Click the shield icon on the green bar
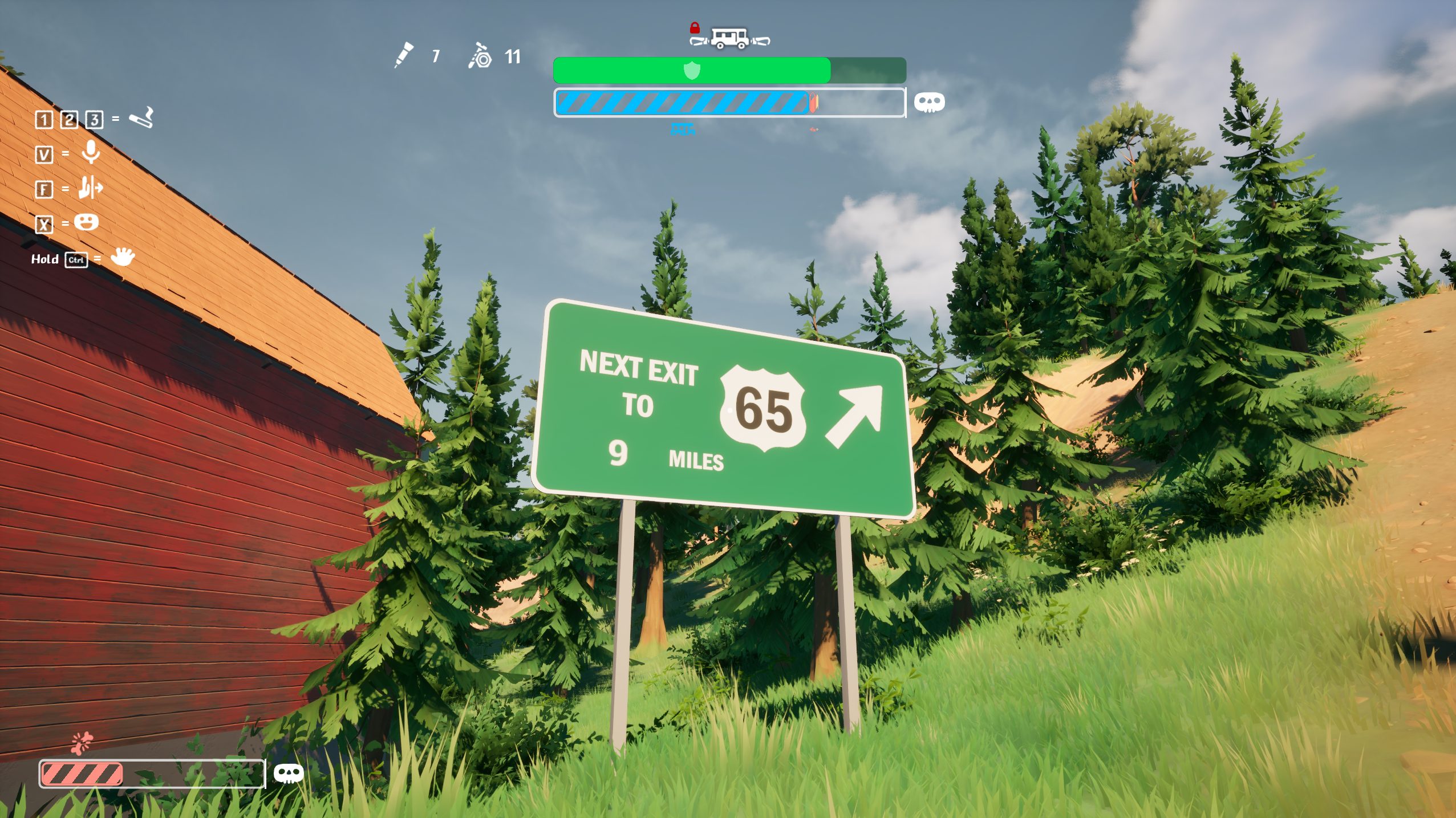 [x=692, y=71]
